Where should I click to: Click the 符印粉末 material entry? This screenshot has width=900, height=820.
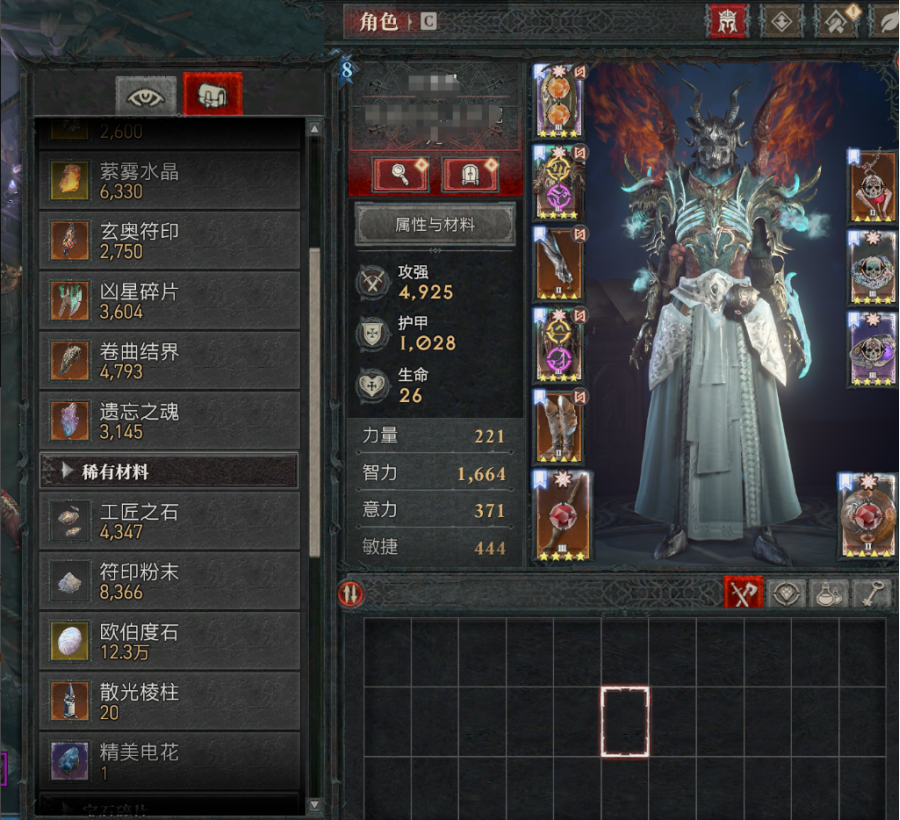click(x=168, y=581)
